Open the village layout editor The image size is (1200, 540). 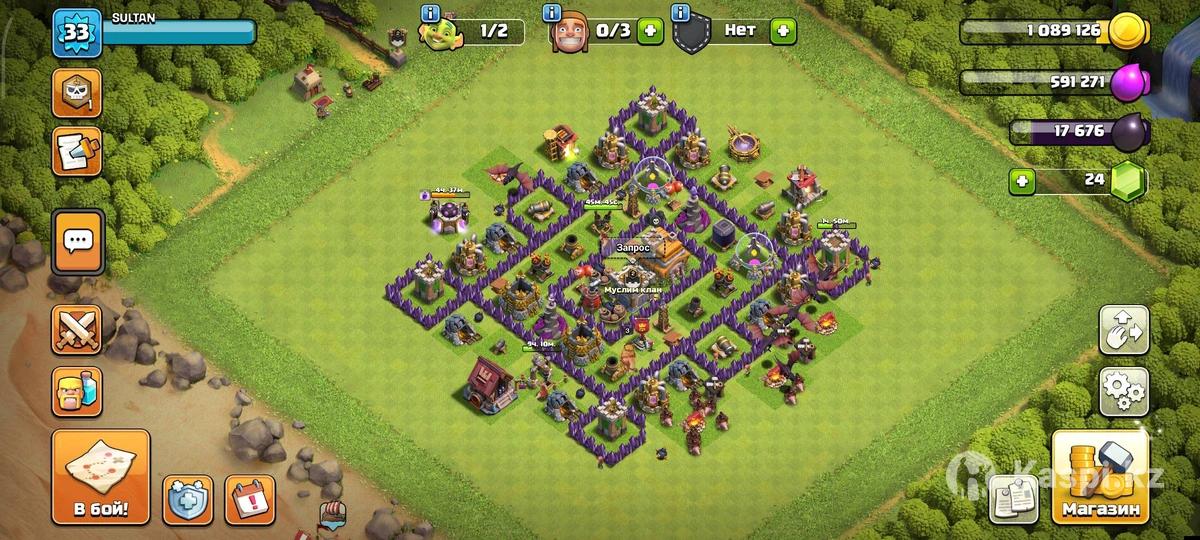(x=1123, y=331)
